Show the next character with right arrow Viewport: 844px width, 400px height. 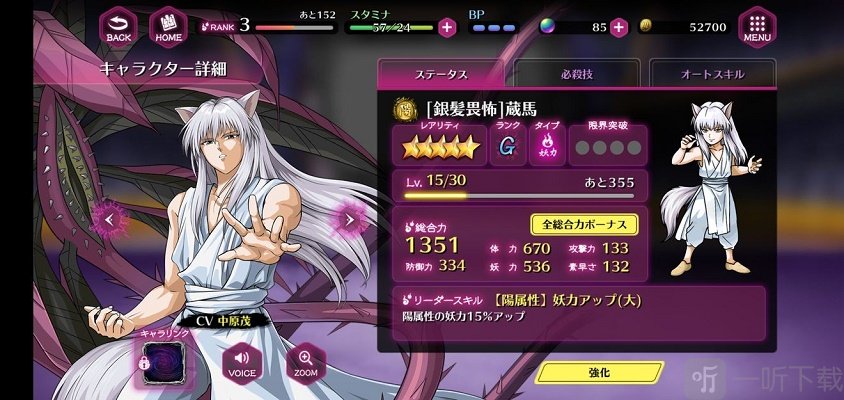[350, 218]
